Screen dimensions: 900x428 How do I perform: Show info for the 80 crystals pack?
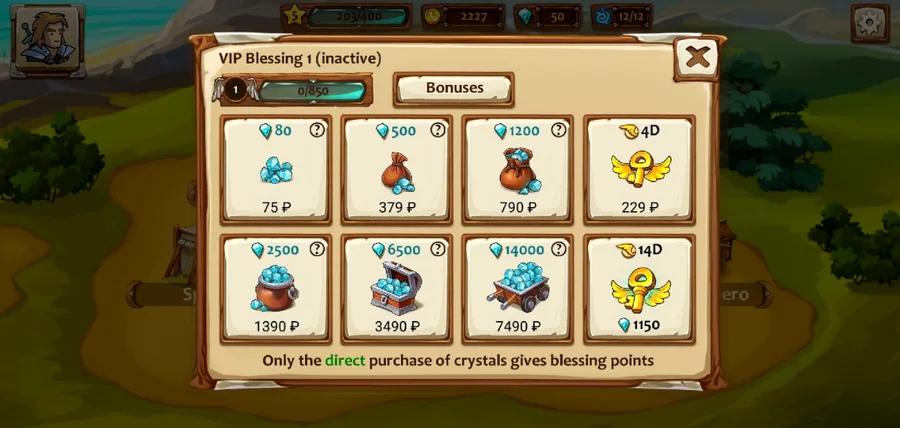tap(317, 130)
